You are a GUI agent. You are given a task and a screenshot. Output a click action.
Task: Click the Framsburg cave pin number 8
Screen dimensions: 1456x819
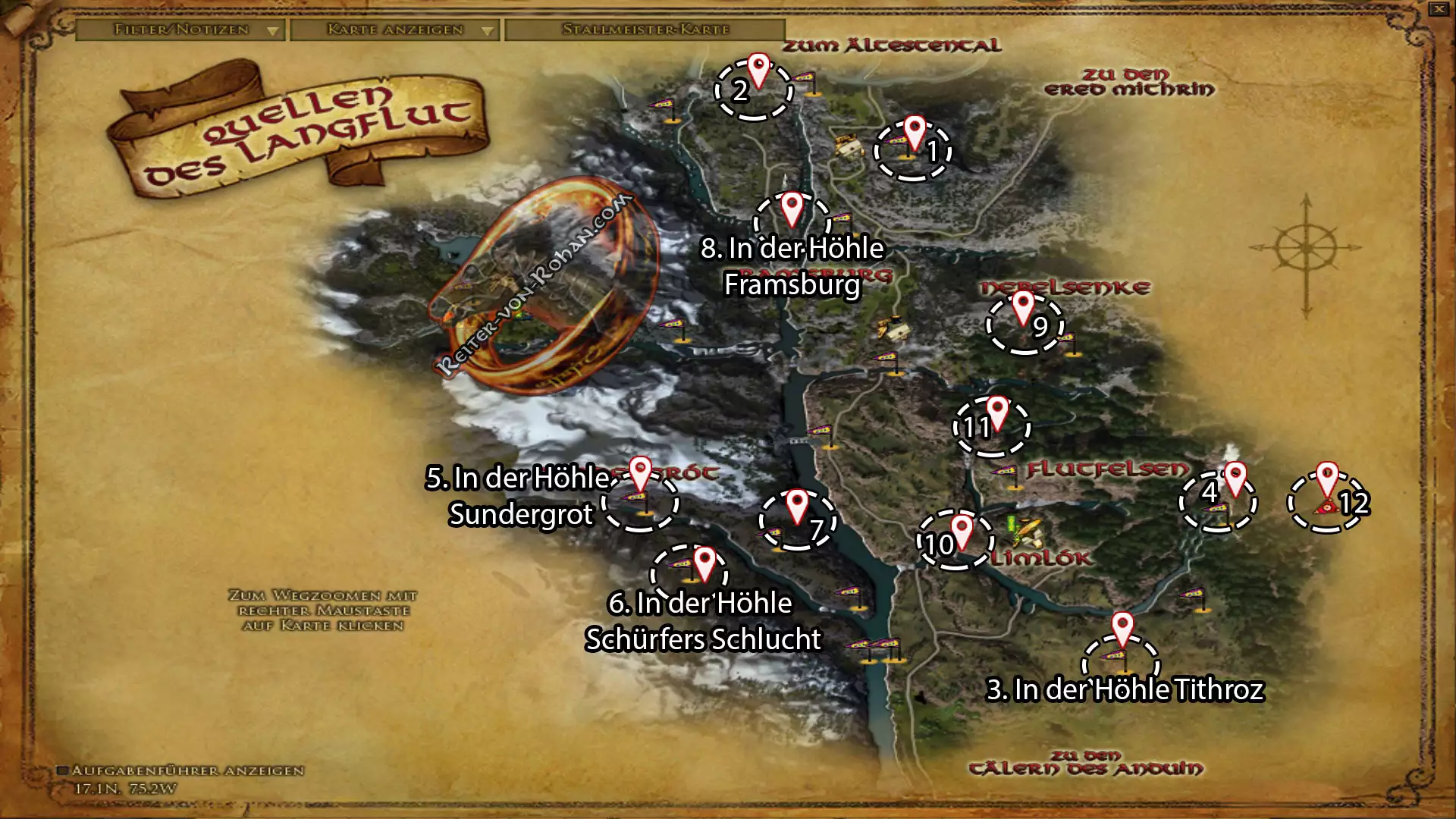792,206
